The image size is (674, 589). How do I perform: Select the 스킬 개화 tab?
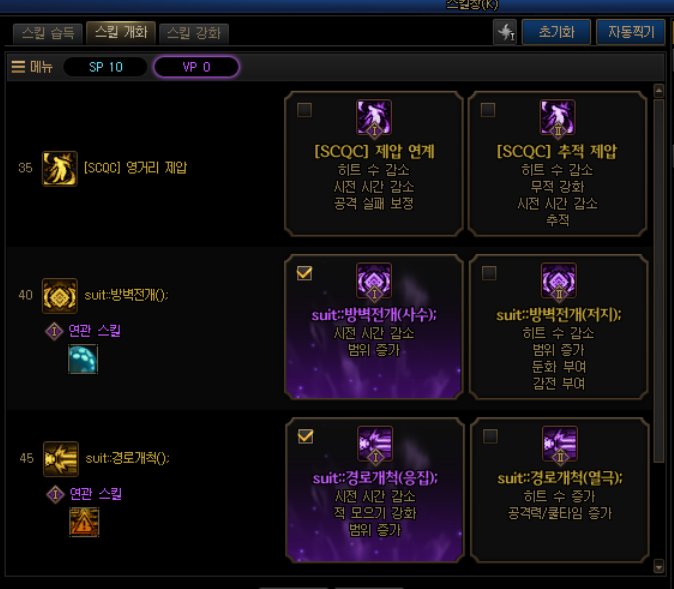(x=121, y=32)
